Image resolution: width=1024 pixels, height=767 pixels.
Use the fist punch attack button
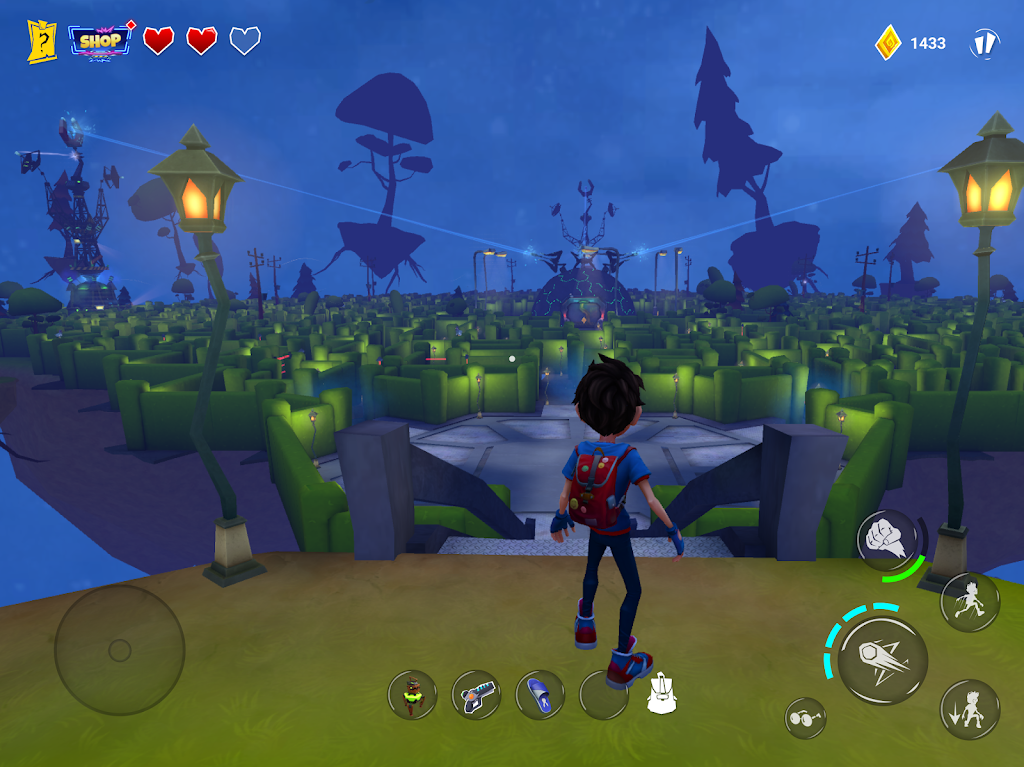click(x=887, y=540)
